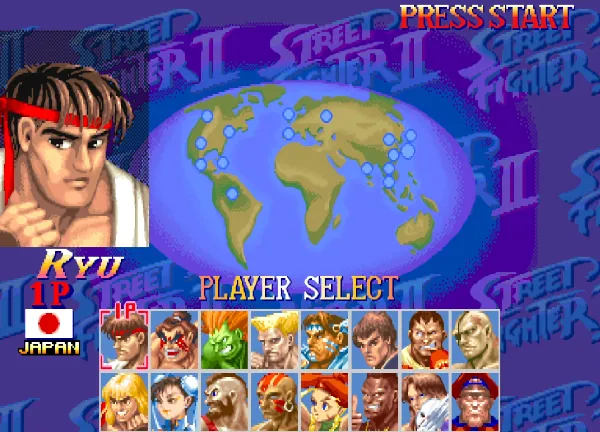Choose E. Honda from the character grid
This screenshot has height=432, width=600.
(174, 338)
